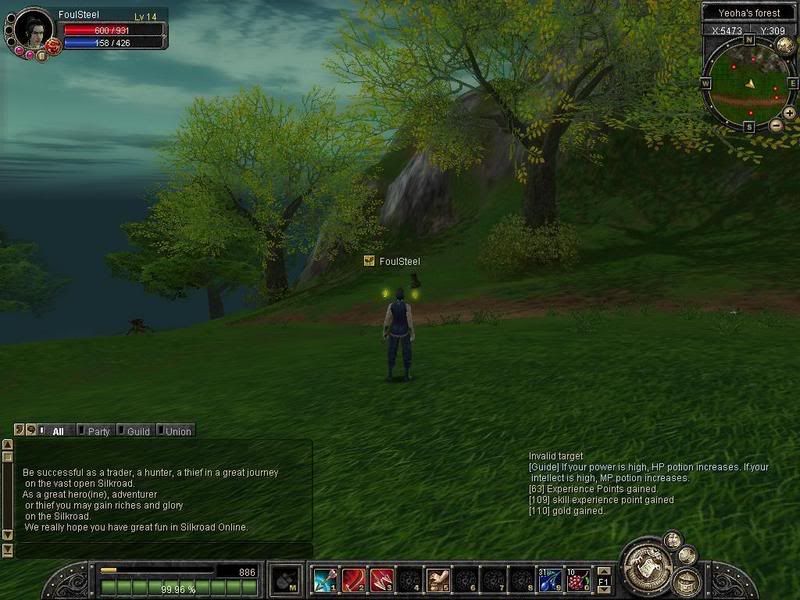Switch to the Party chat tab
800x600 pixels.
click(98, 431)
